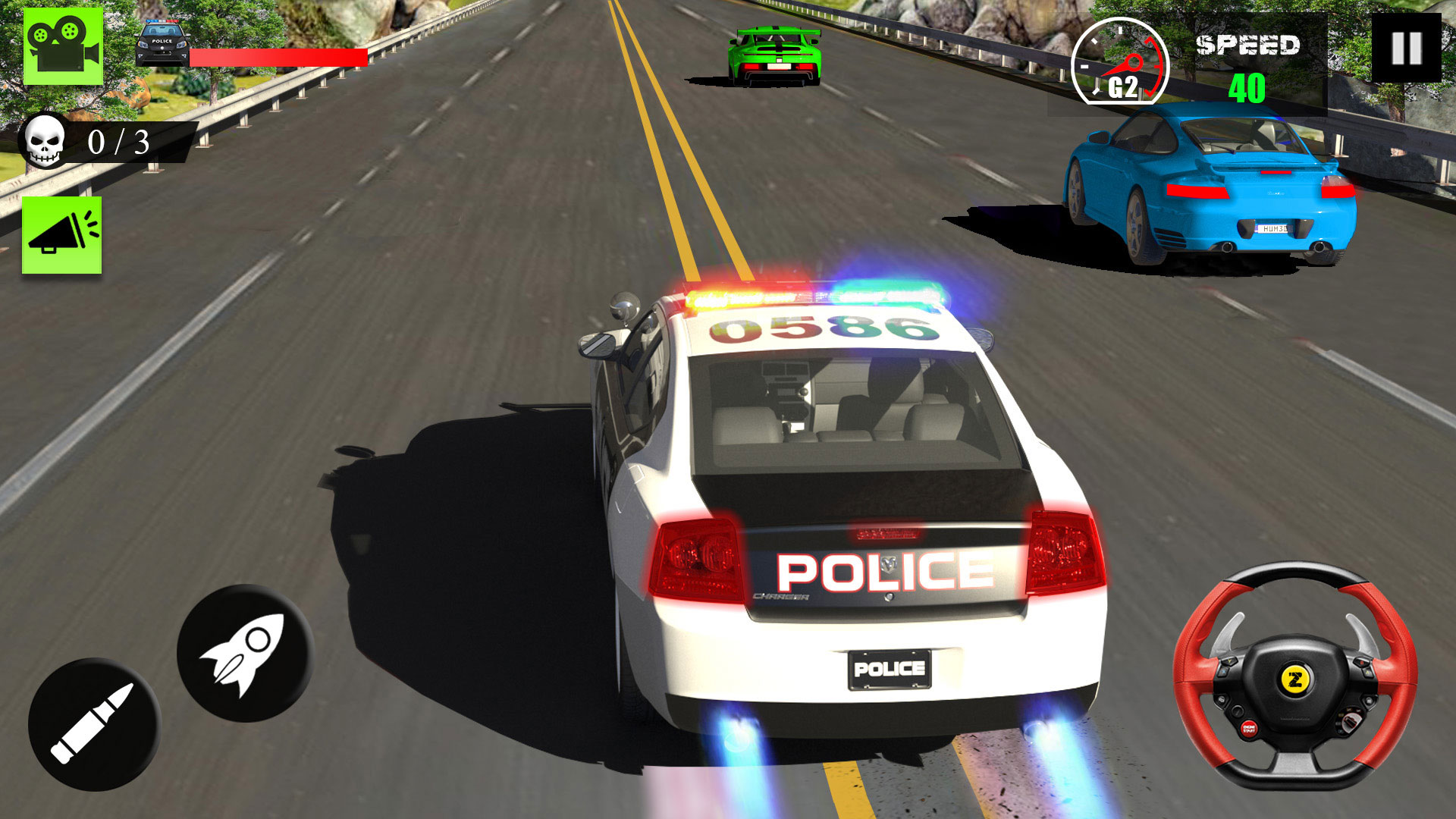
Task: Tap the skull kill-counter icon
Action: [x=45, y=140]
